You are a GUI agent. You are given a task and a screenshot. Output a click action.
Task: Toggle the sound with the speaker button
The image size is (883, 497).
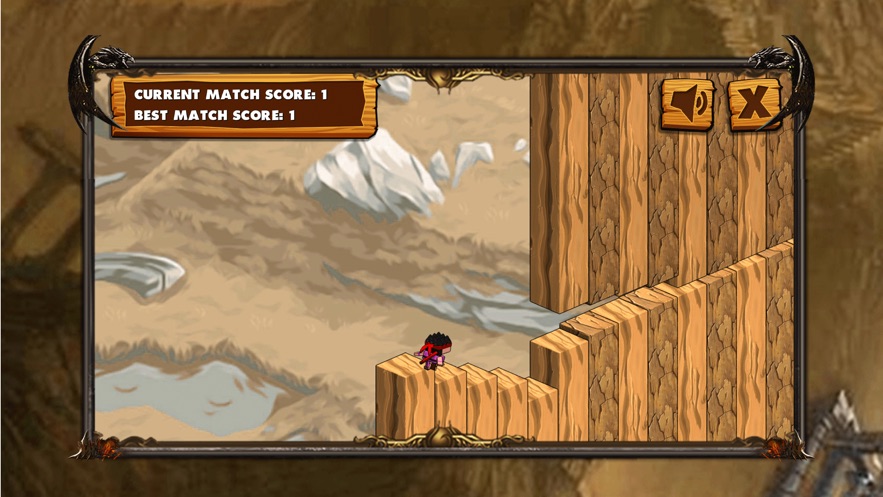[687, 103]
